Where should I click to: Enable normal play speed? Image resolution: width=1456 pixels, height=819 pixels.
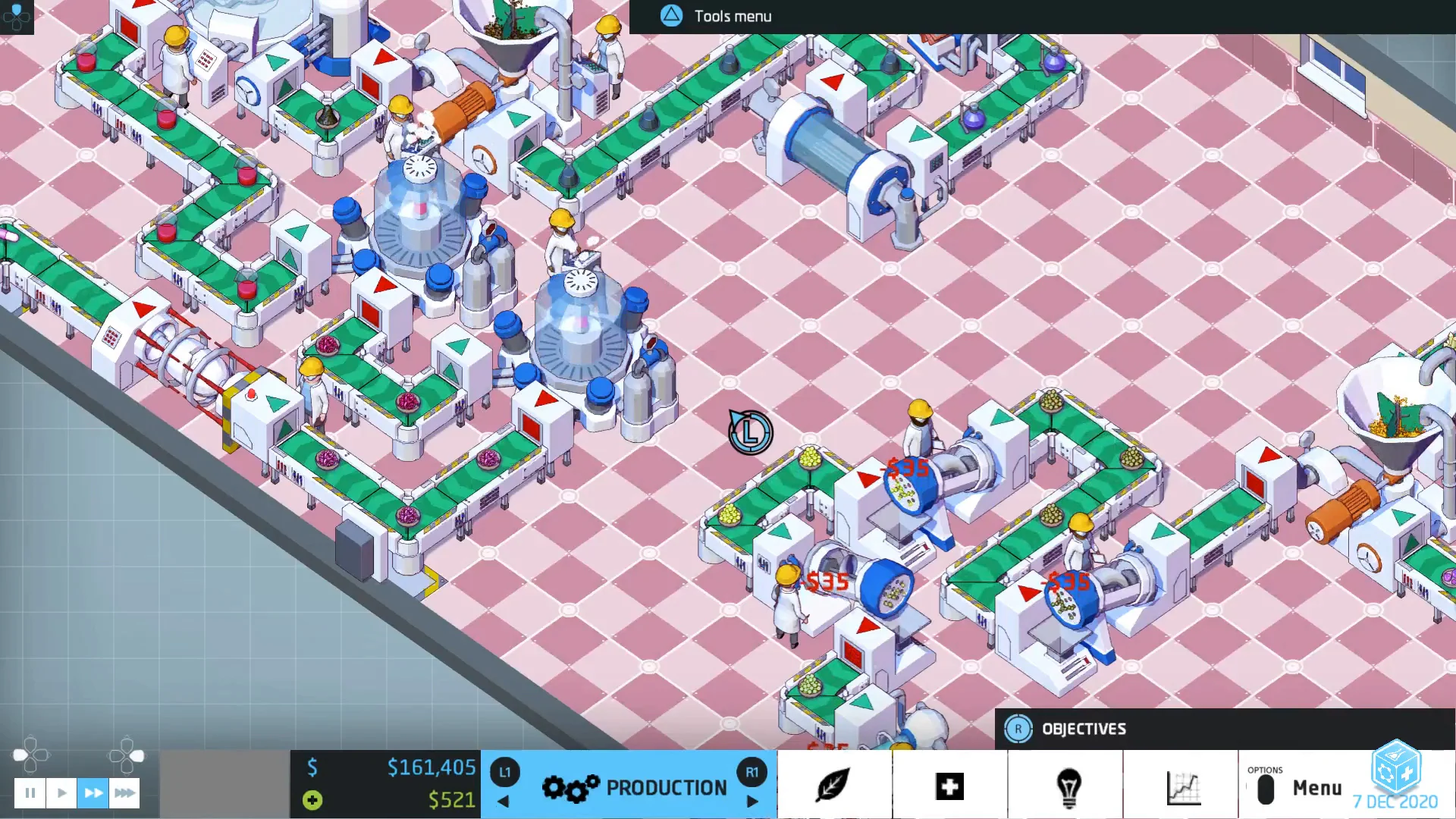point(61,792)
